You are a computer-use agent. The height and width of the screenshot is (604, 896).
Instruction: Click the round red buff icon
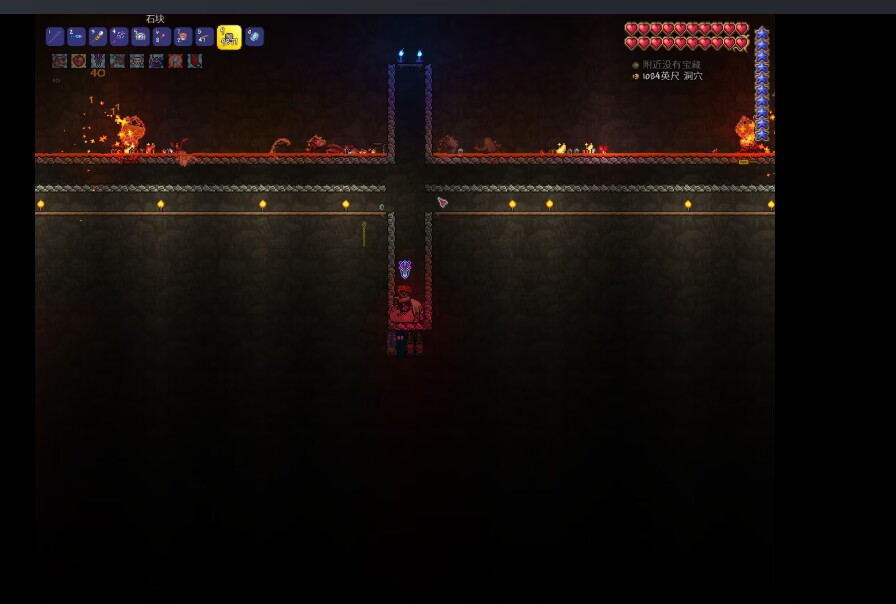79,61
